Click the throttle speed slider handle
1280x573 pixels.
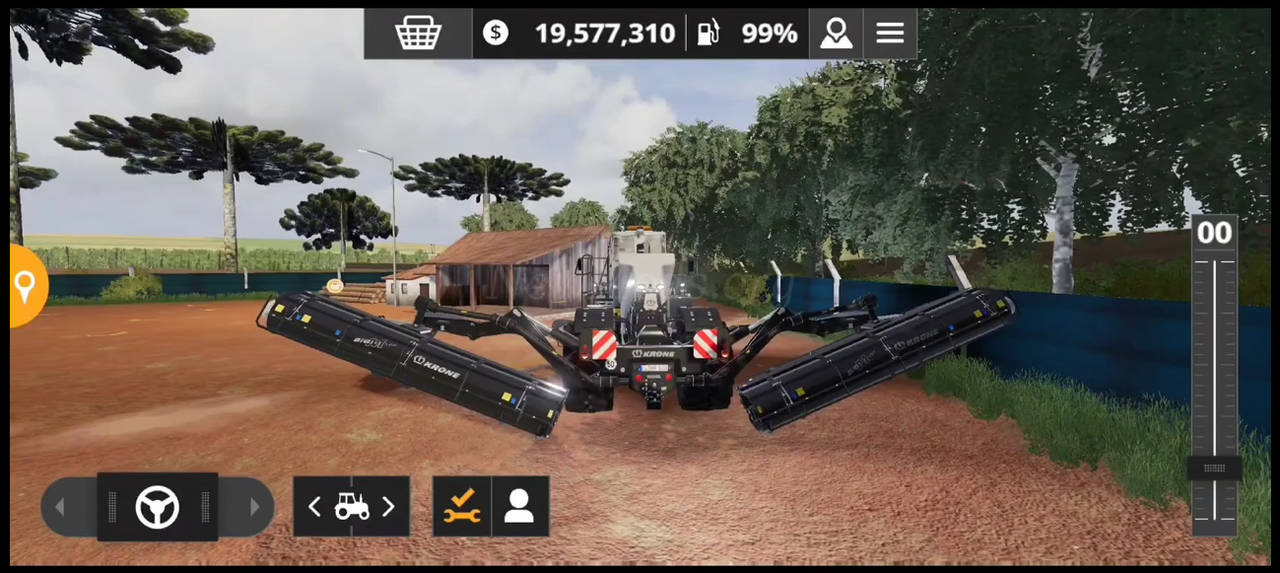tap(1214, 468)
